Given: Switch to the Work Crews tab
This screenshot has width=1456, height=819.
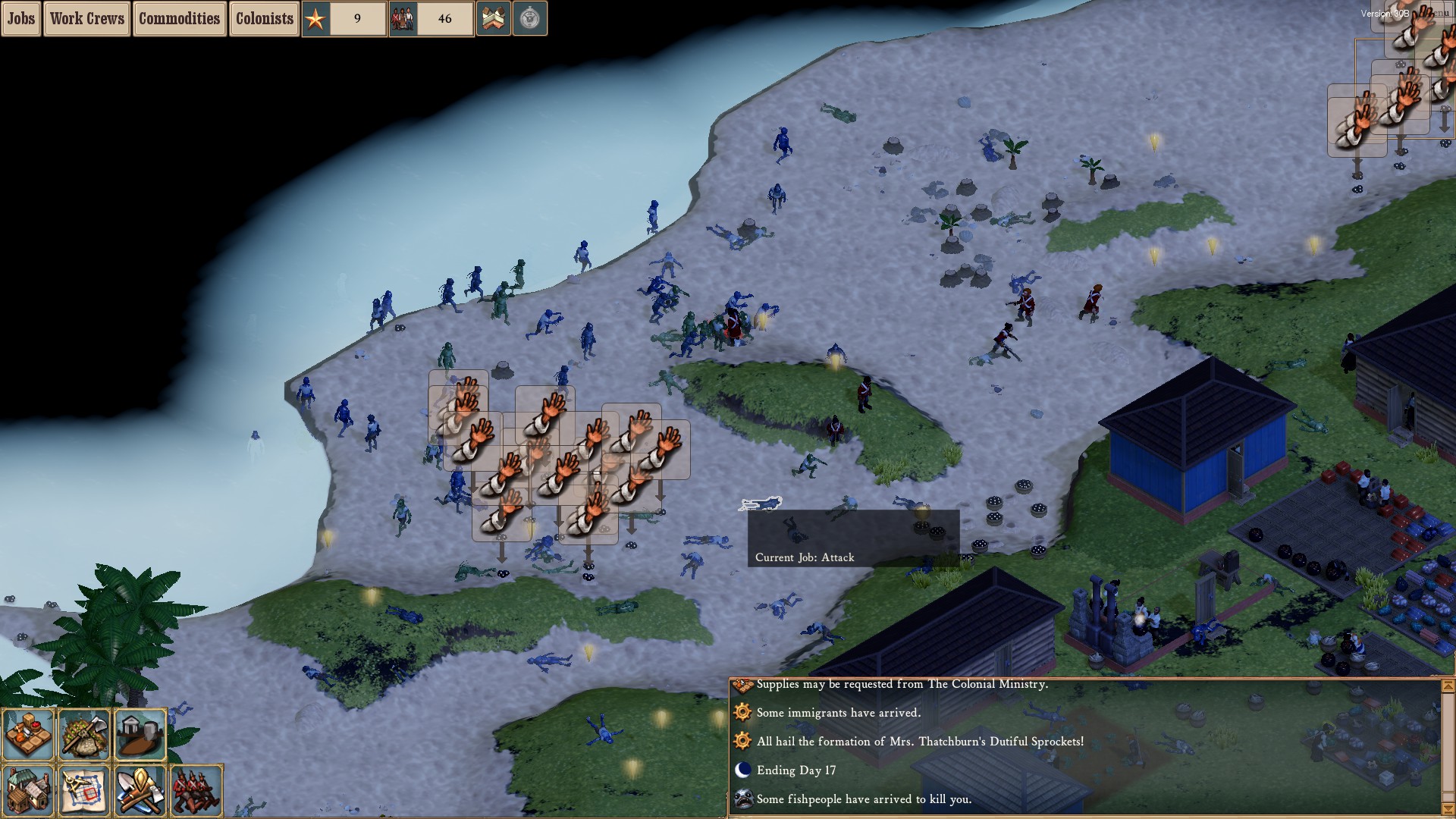Looking at the screenshot, I should 86,18.
